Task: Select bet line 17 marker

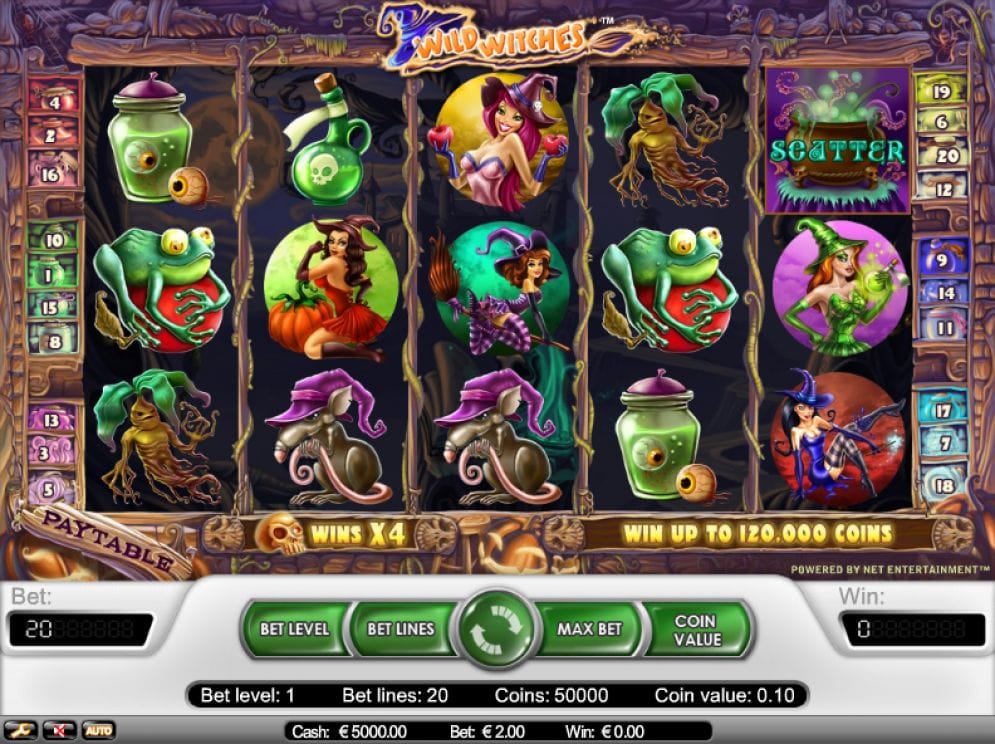Action: (941, 410)
